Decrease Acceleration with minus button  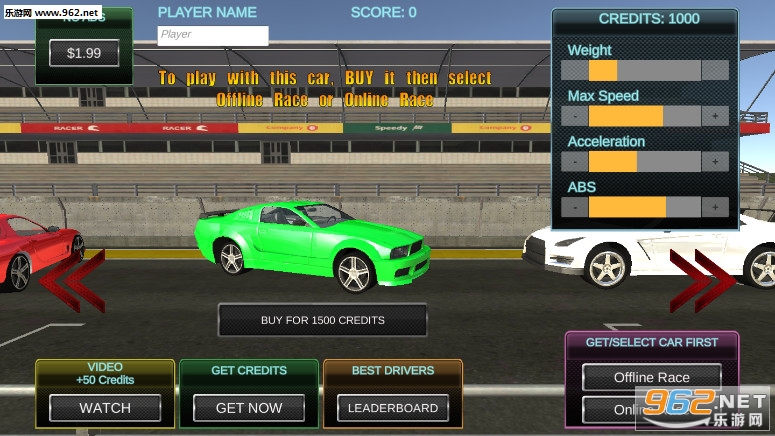click(575, 162)
